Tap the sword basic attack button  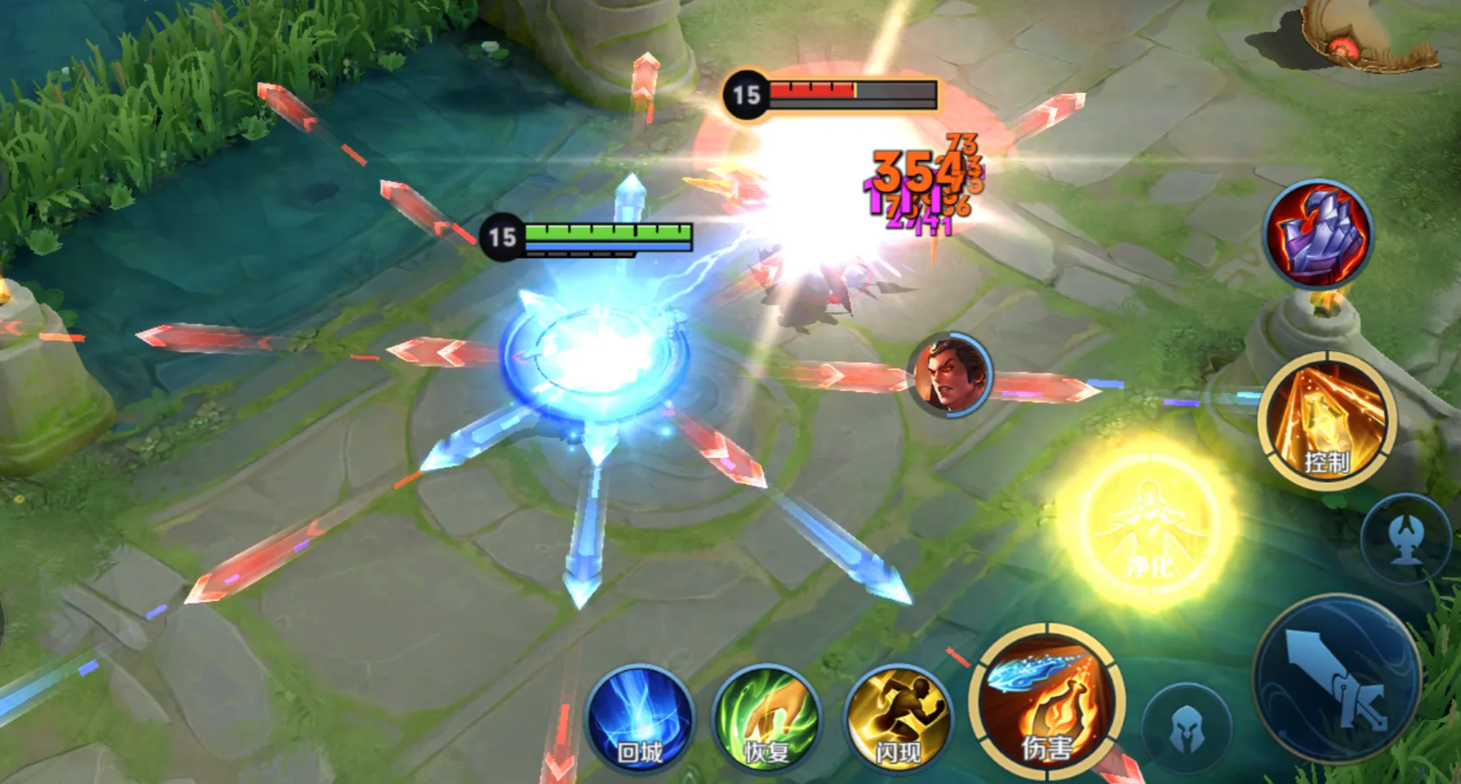point(1336,678)
